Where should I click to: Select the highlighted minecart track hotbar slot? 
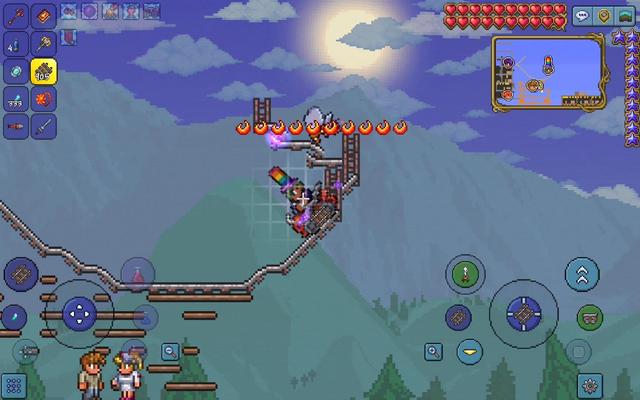coord(43,71)
